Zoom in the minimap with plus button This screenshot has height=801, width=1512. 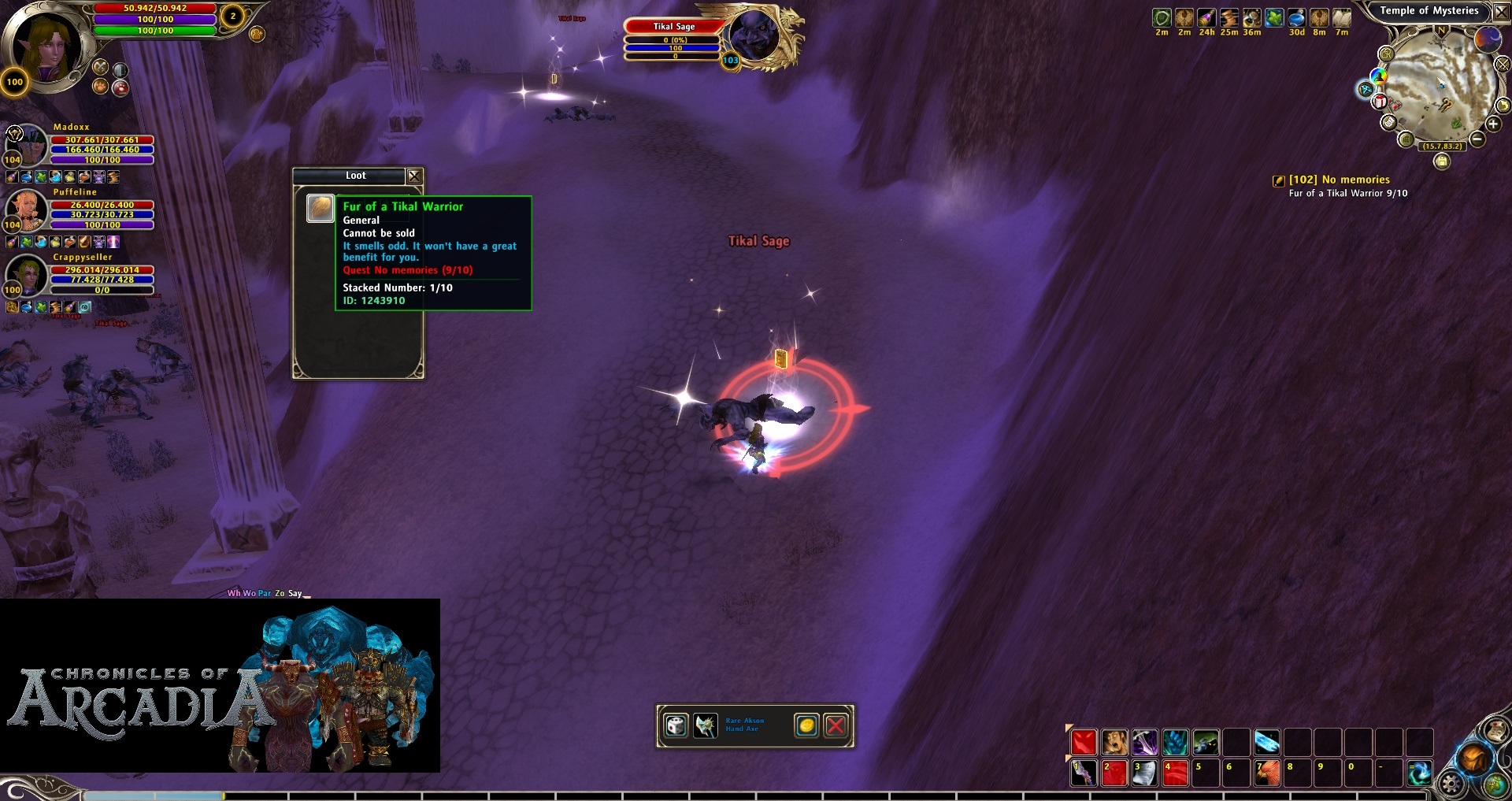click(1492, 124)
